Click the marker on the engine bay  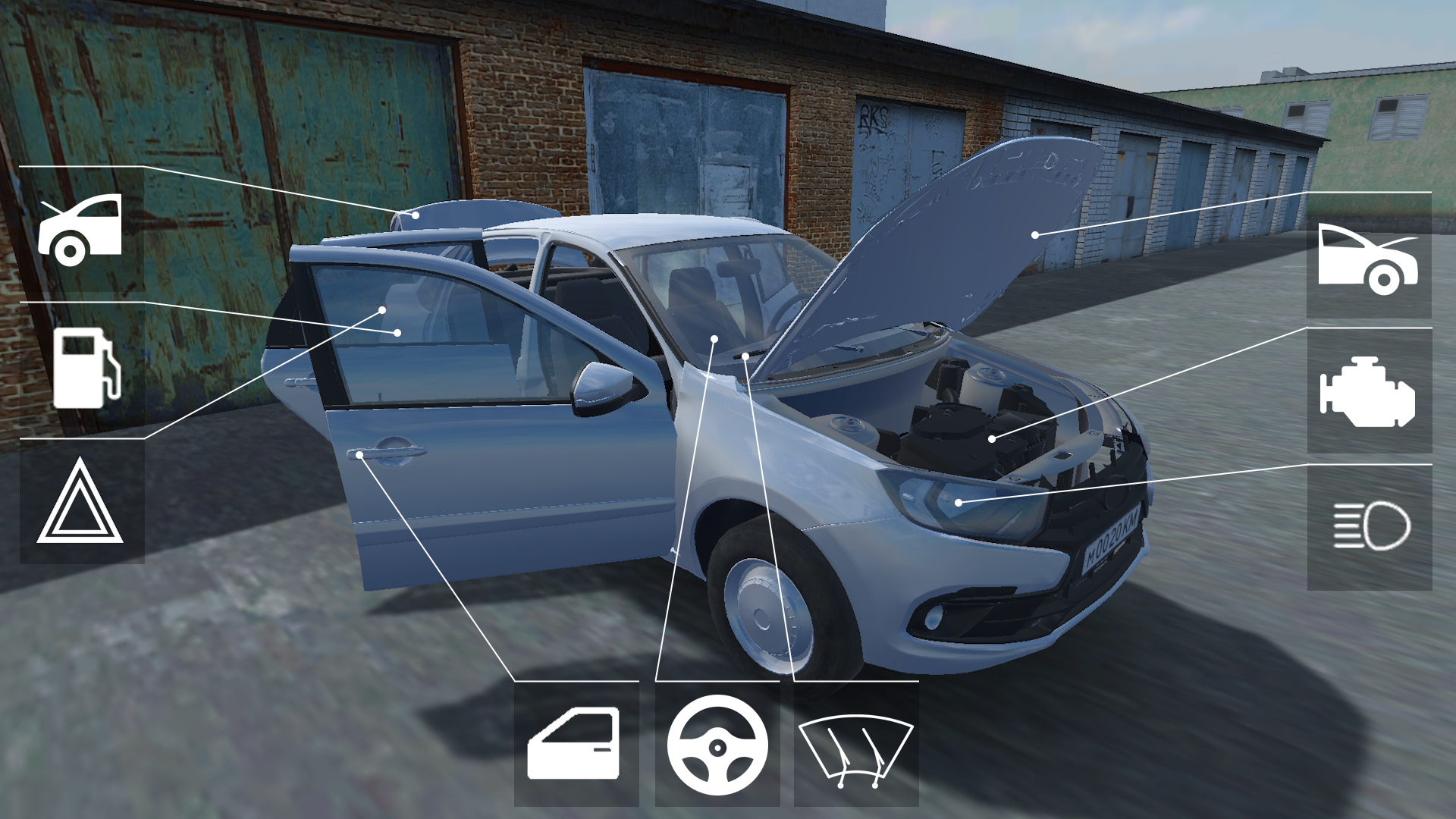pos(993,438)
